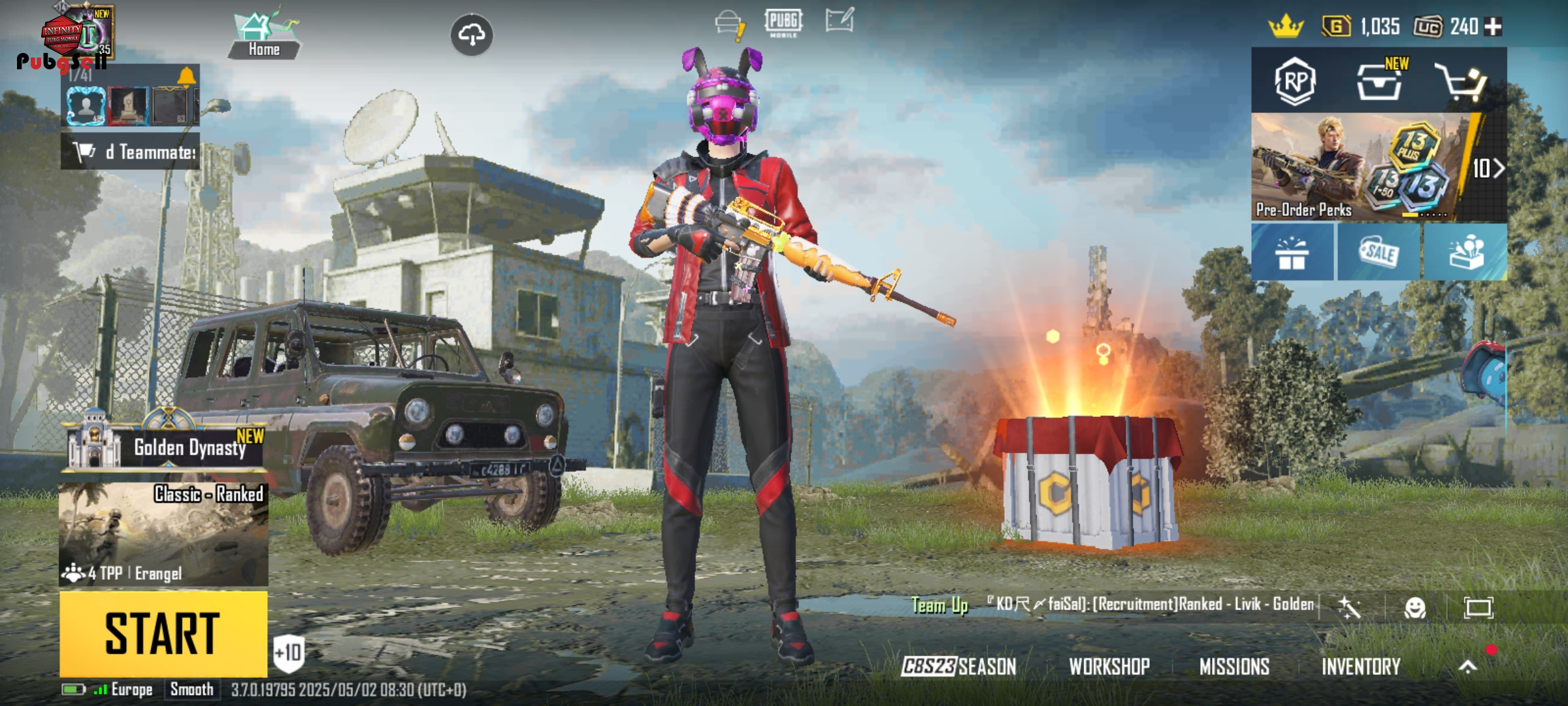Start the match with the yellow START button

(x=163, y=633)
